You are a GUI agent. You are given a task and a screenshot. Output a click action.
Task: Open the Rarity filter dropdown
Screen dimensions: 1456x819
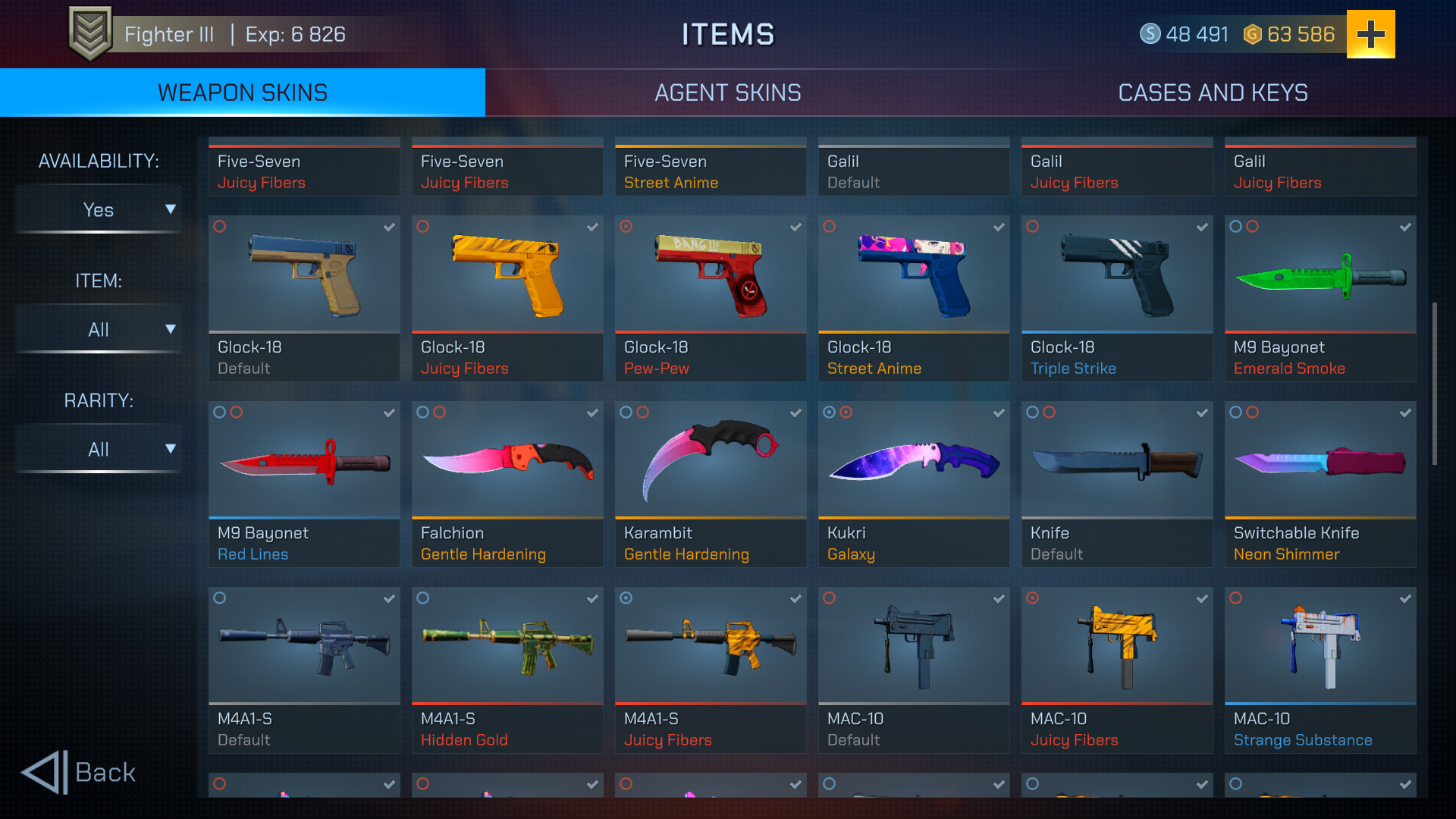coord(98,448)
